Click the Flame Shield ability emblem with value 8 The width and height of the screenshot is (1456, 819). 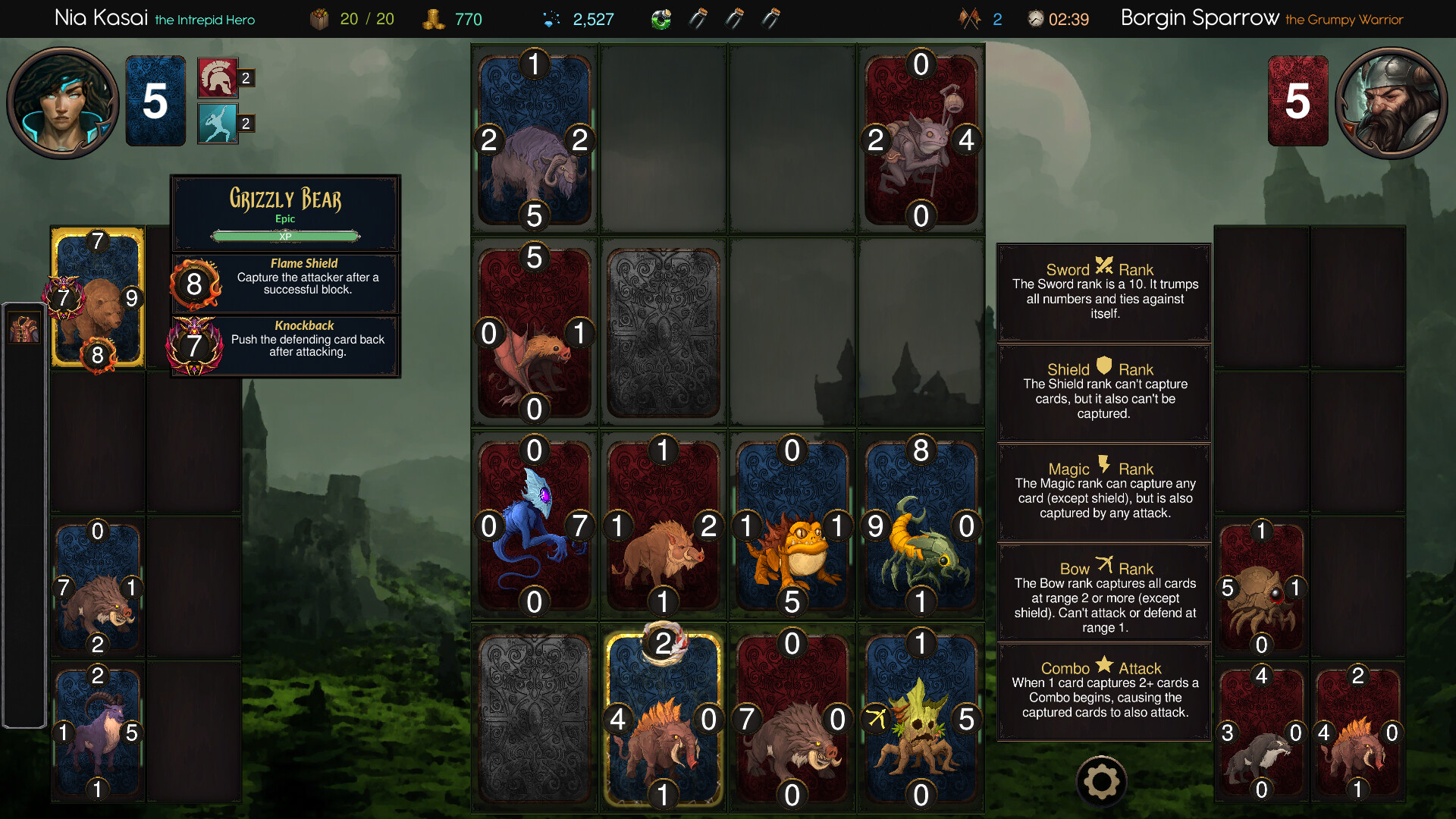click(196, 283)
